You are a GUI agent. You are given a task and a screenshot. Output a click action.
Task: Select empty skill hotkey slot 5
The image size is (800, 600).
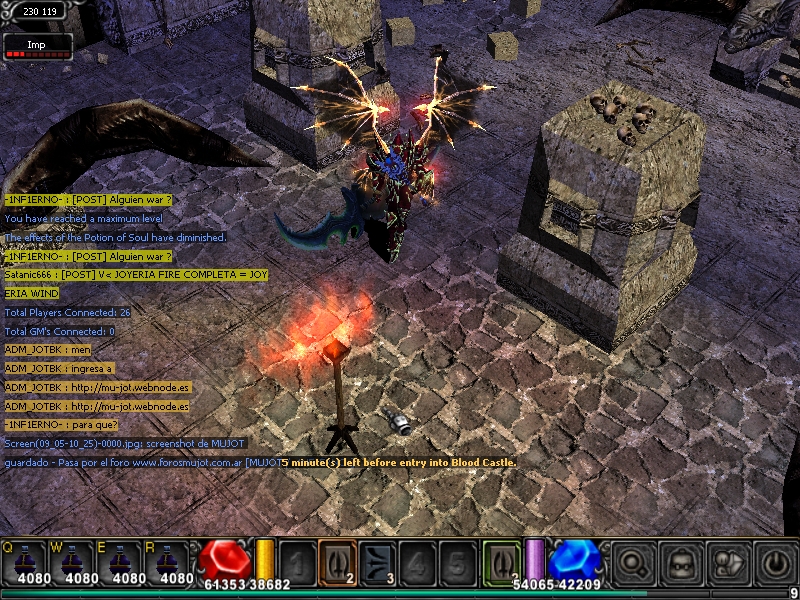pyautogui.click(x=455, y=562)
